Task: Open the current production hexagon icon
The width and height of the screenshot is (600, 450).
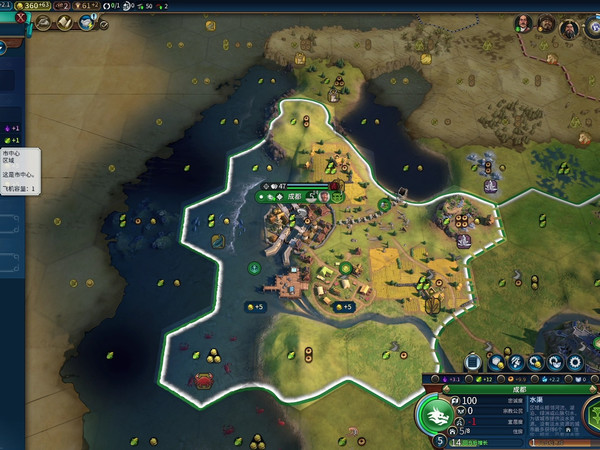Action: (x=590, y=418)
